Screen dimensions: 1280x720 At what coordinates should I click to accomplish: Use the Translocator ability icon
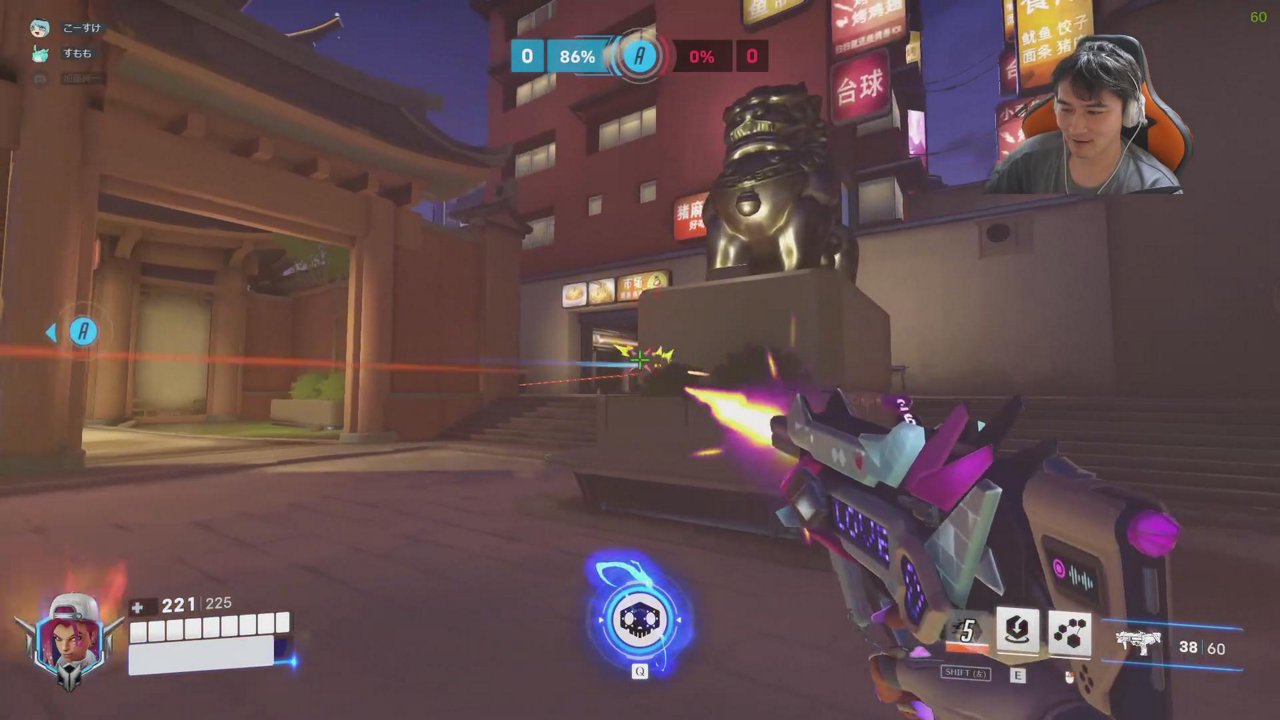click(x=1017, y=632)
